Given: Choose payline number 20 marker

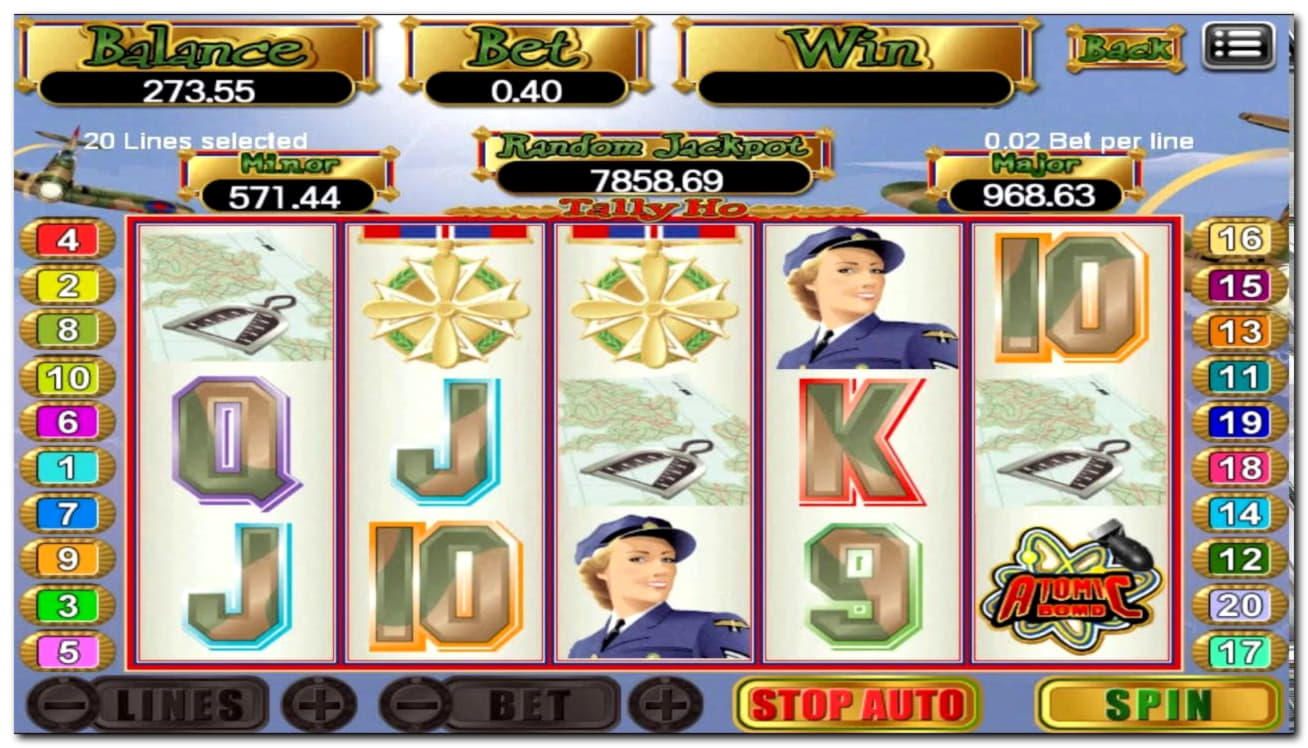Looking at the screenshot, I should click(x=1240, y=605).
